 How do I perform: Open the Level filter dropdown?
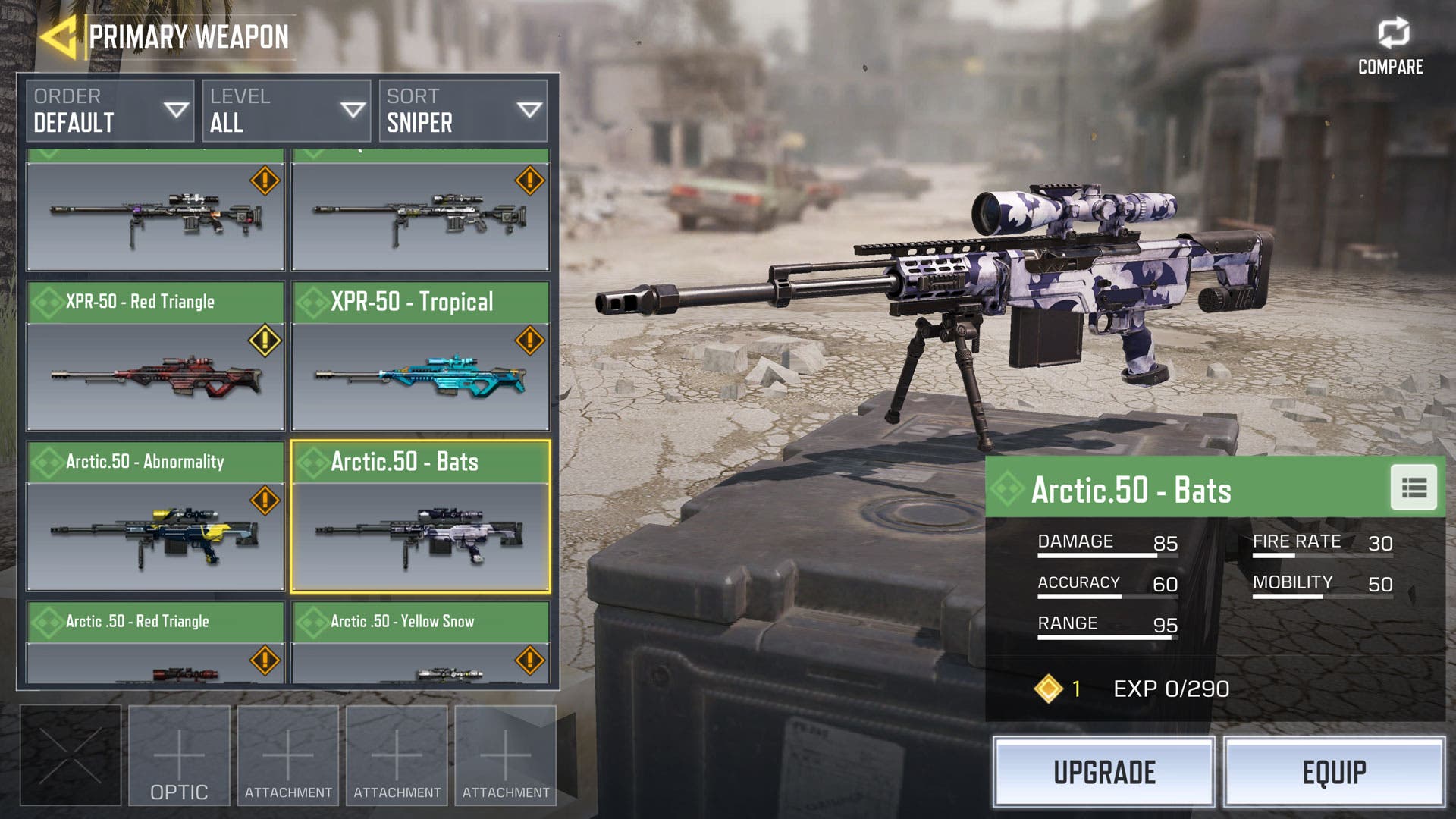click(287, 111)
